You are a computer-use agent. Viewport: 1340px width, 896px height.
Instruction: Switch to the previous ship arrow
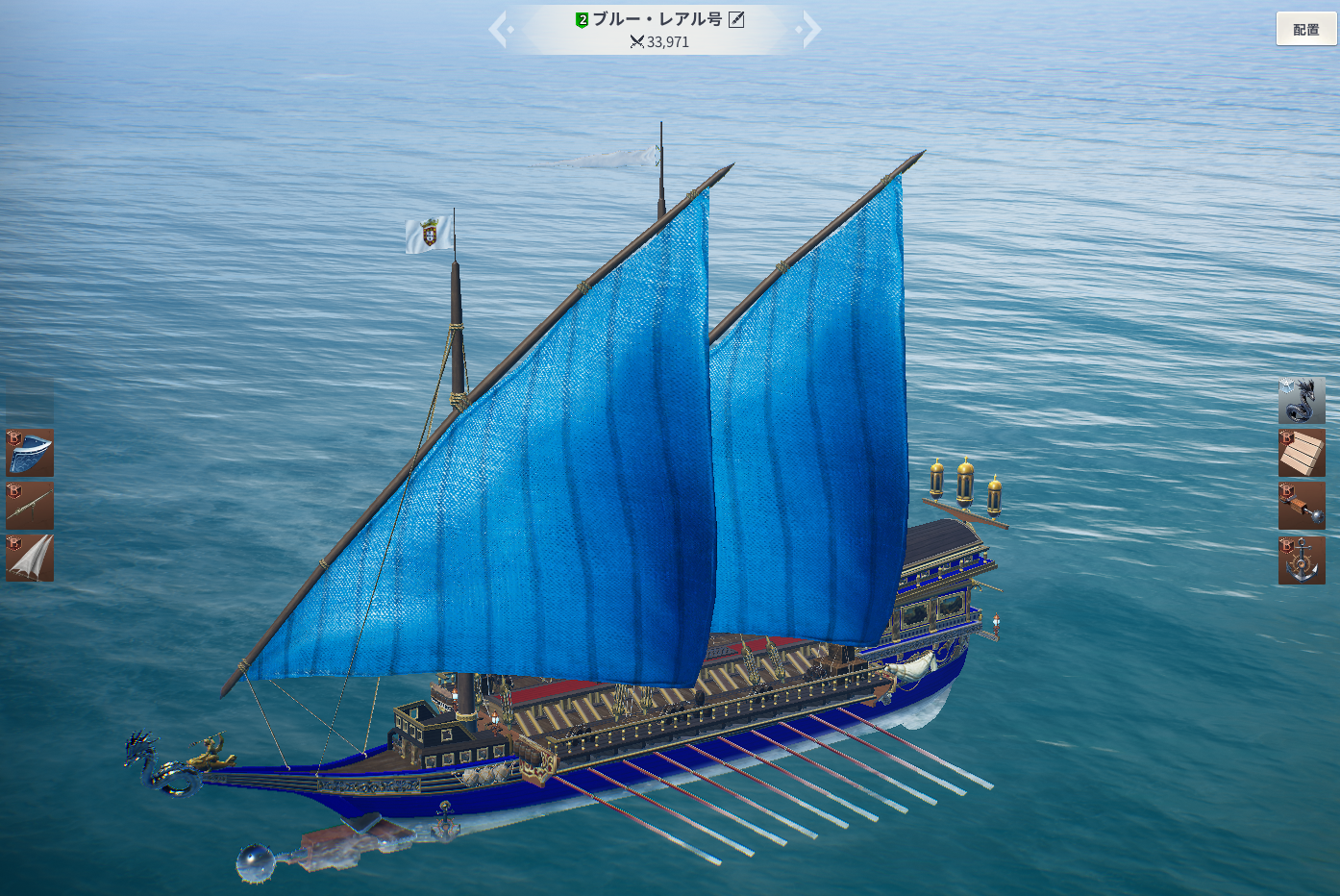tap(500, 29)
